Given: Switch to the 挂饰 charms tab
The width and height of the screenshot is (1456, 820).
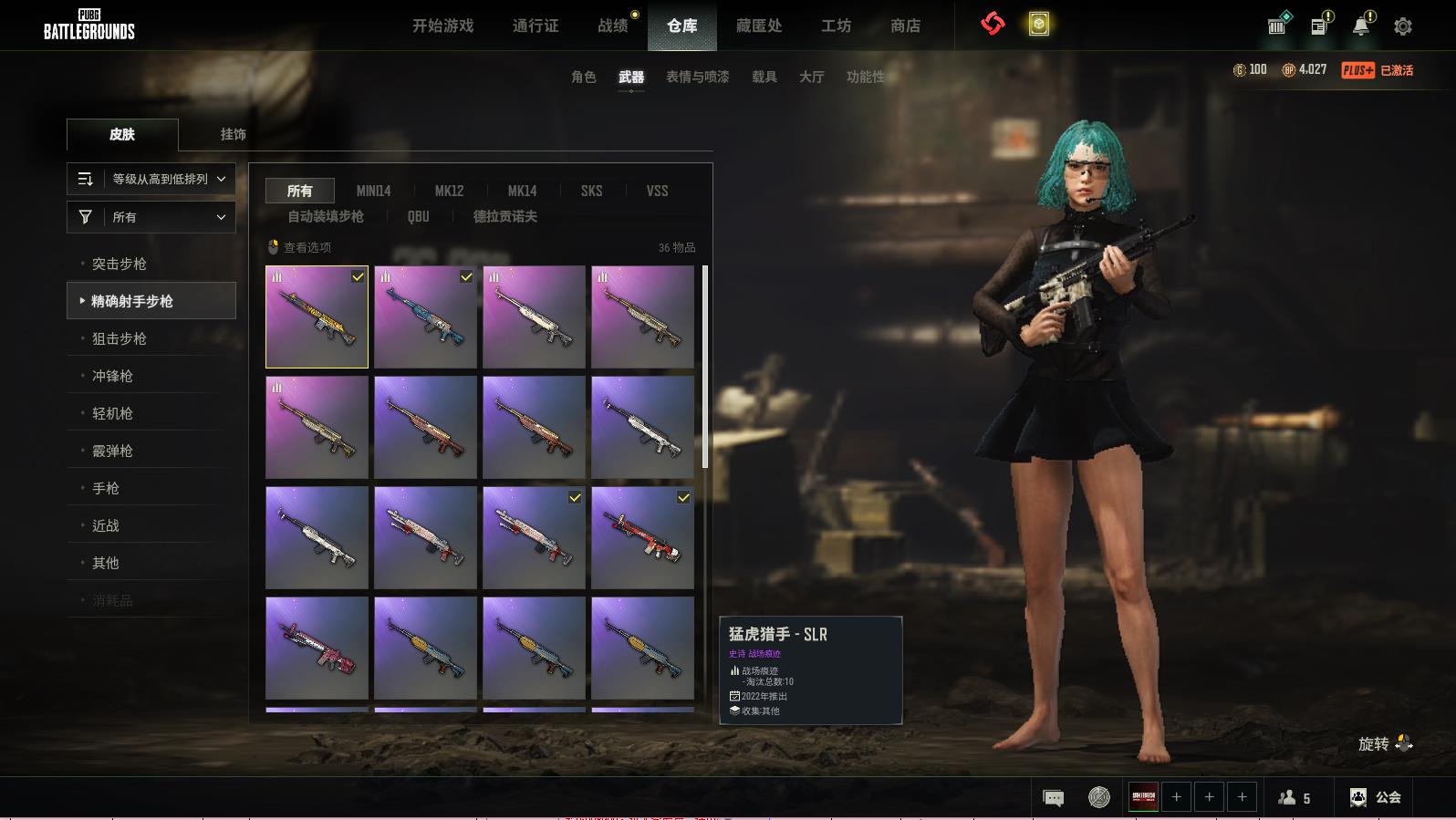Looking at the screenshot, I should [233, 134].
